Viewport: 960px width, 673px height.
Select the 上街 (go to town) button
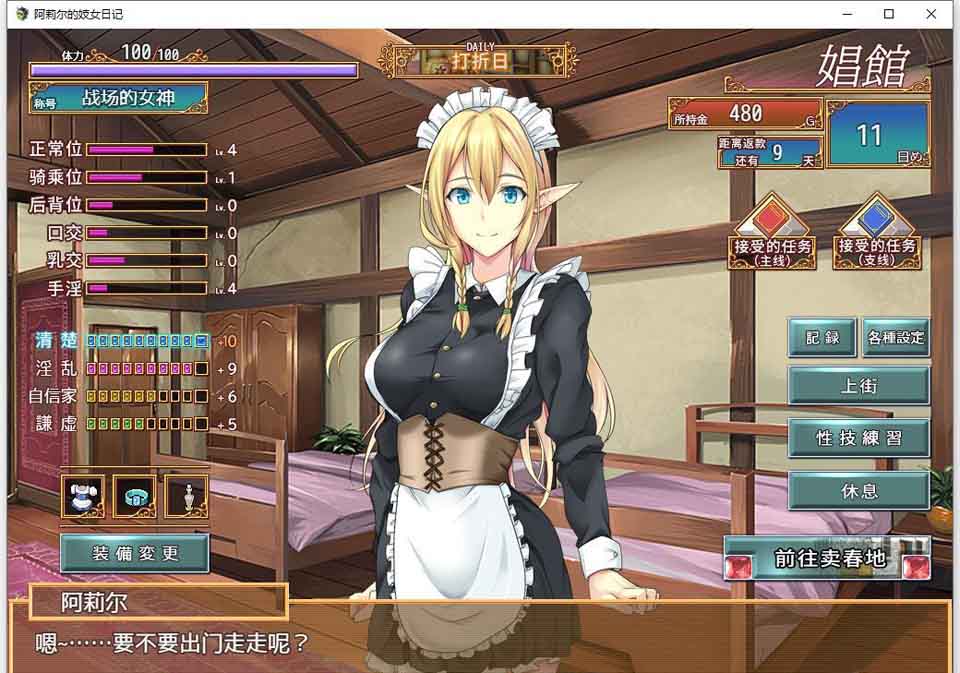click(x=859, y=385)
